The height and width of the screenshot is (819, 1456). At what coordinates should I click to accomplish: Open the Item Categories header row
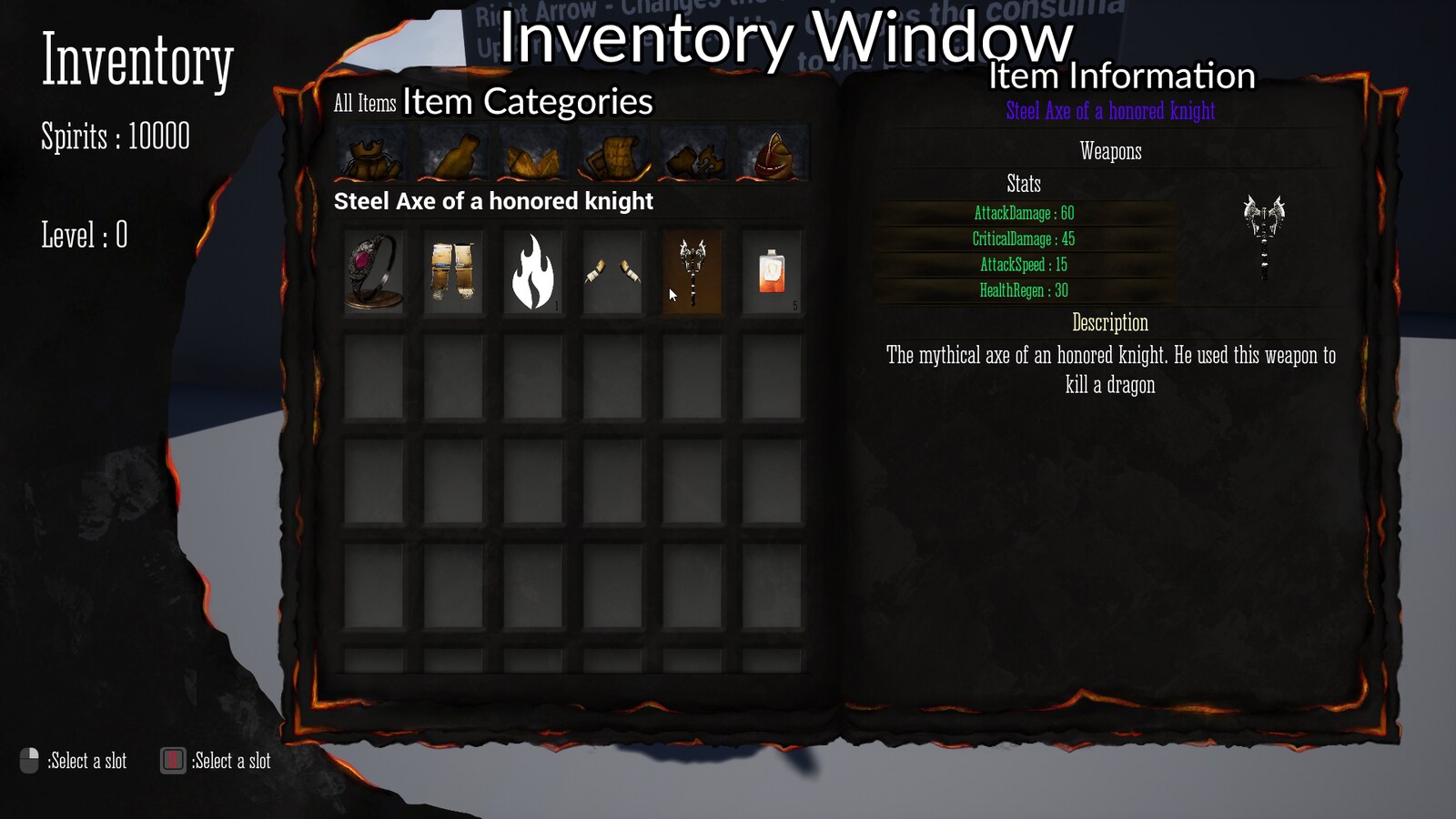(x=528, y=102)
